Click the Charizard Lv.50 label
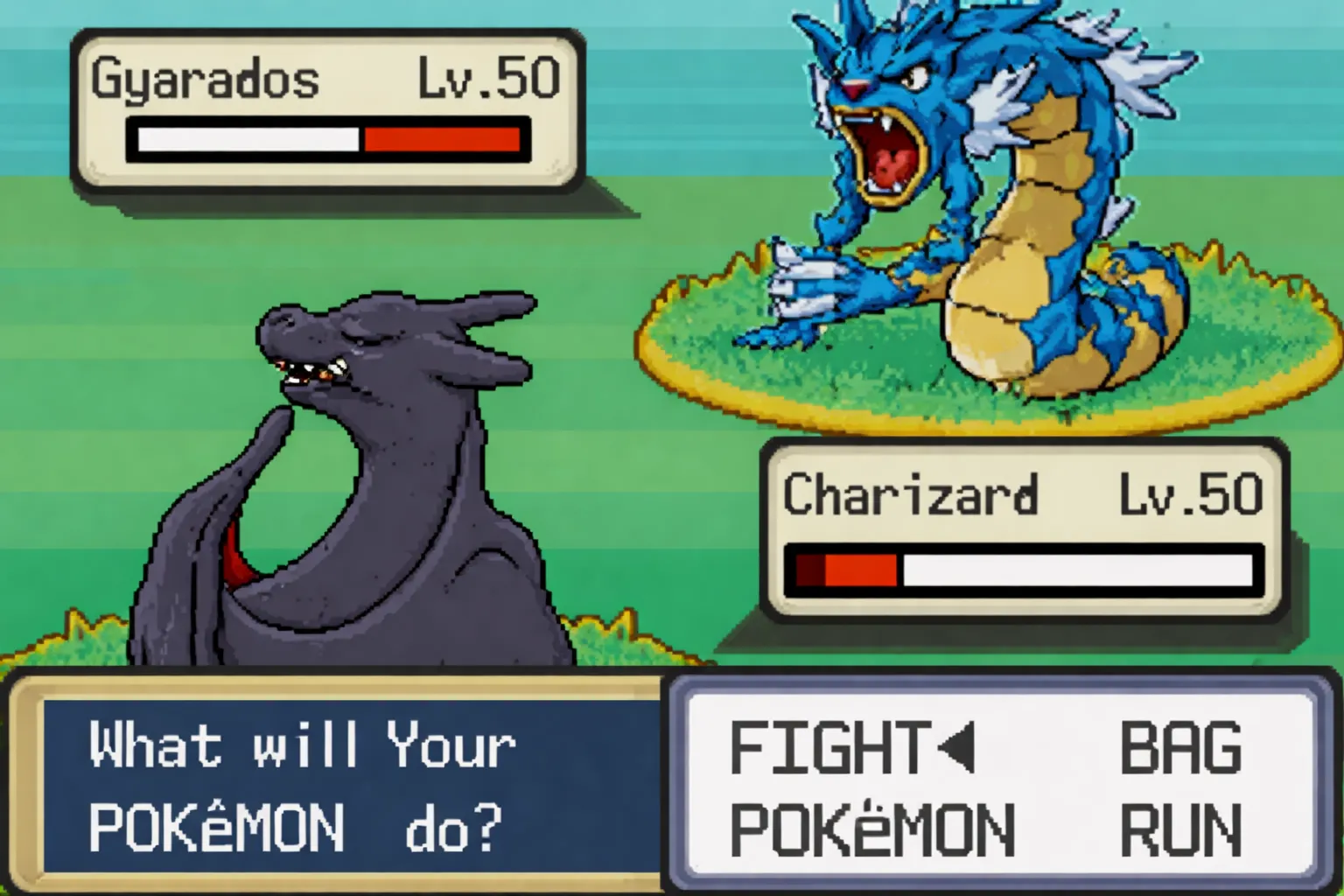 click(1190, 494)
